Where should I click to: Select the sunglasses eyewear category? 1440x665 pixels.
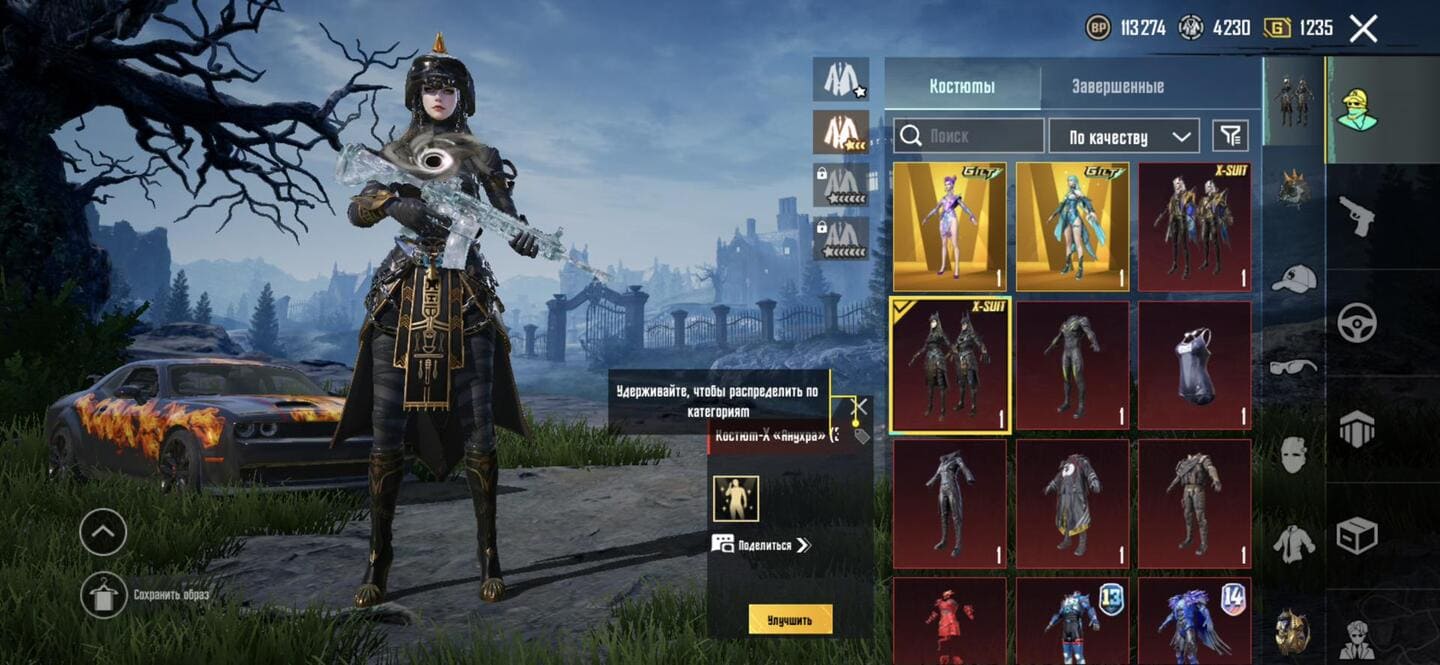coord(1294,366)
